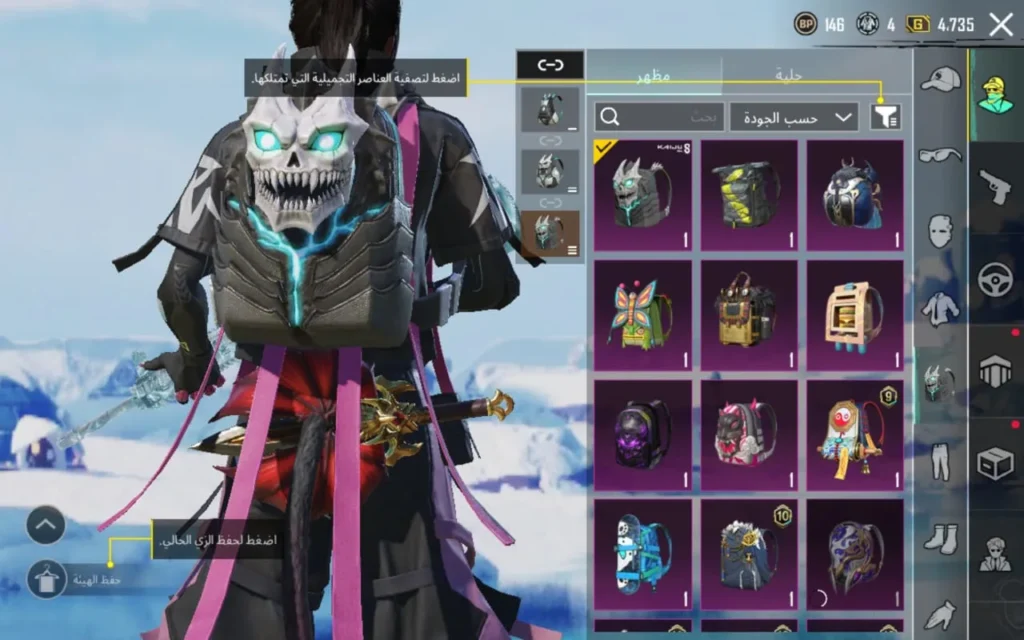Open the glasses category
Viewport: 1024px width, 640px height.
[x=940, y=155]
